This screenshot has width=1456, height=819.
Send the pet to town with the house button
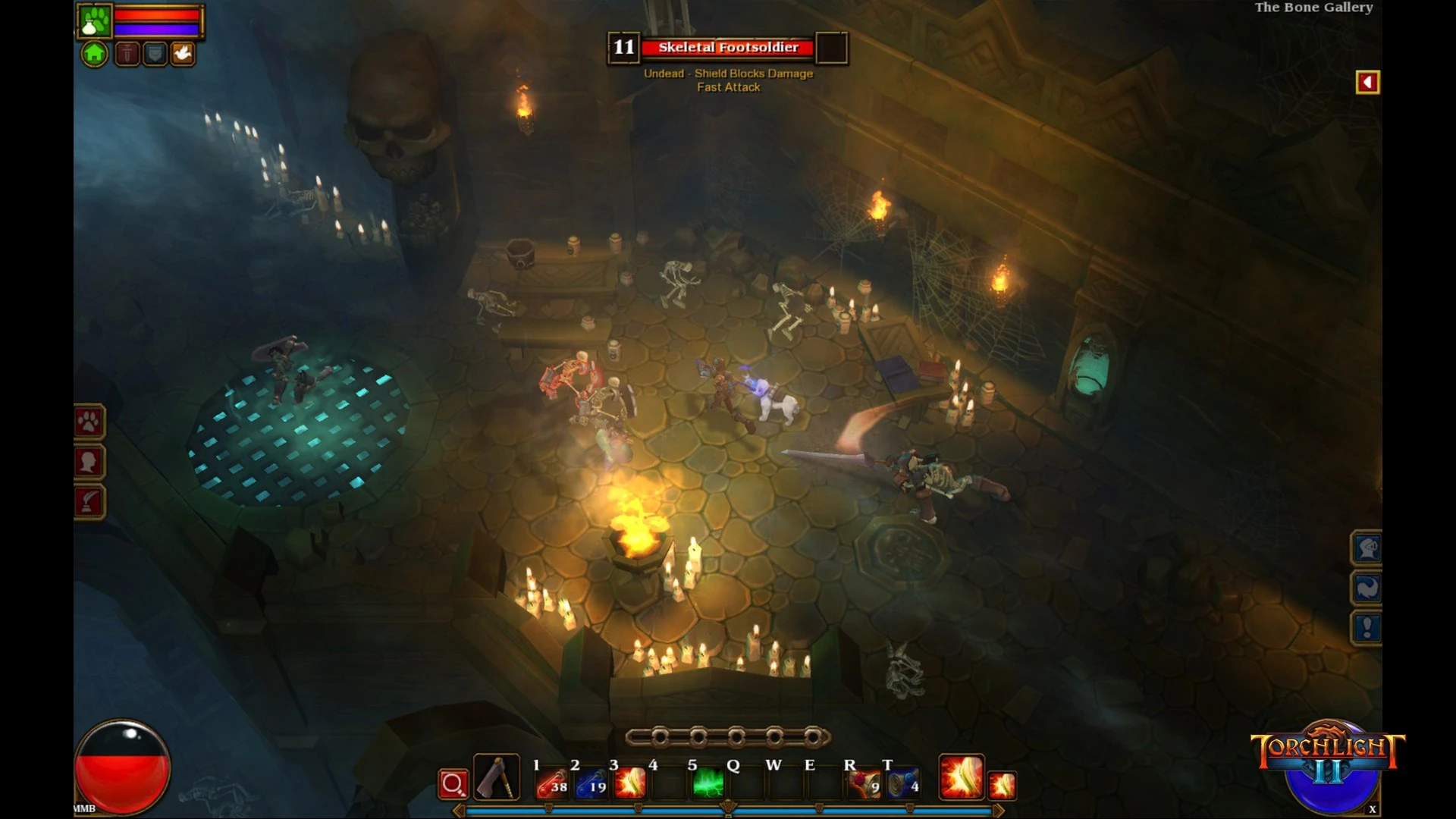(94, 54)
